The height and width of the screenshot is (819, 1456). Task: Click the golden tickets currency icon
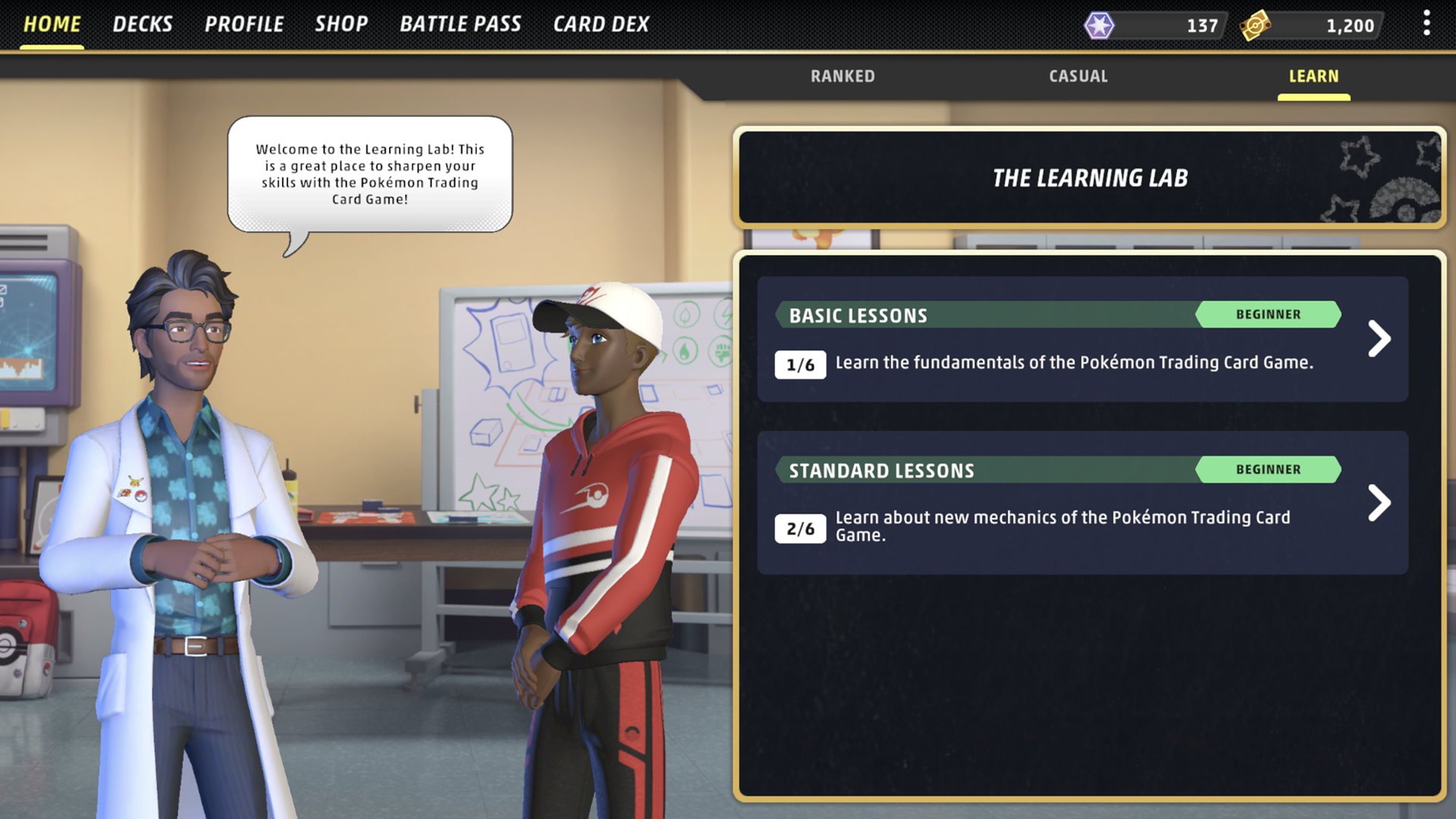coord(1255,25)
